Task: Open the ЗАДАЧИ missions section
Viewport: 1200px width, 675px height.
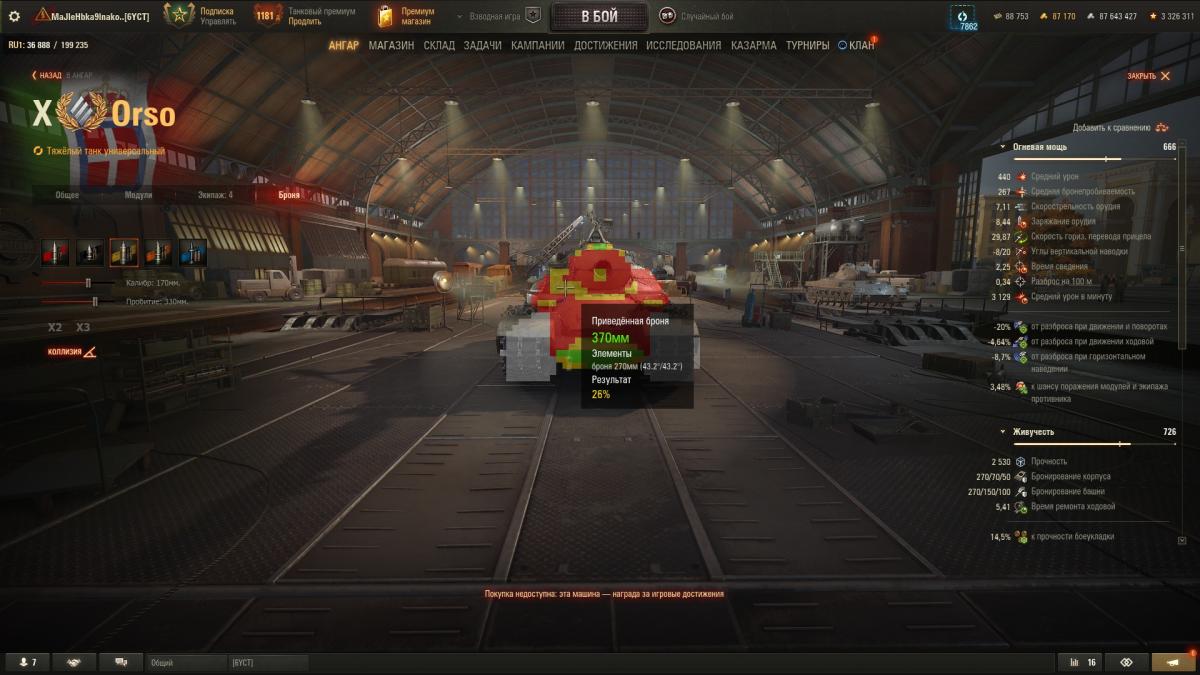Action: [x=483, y=46]
